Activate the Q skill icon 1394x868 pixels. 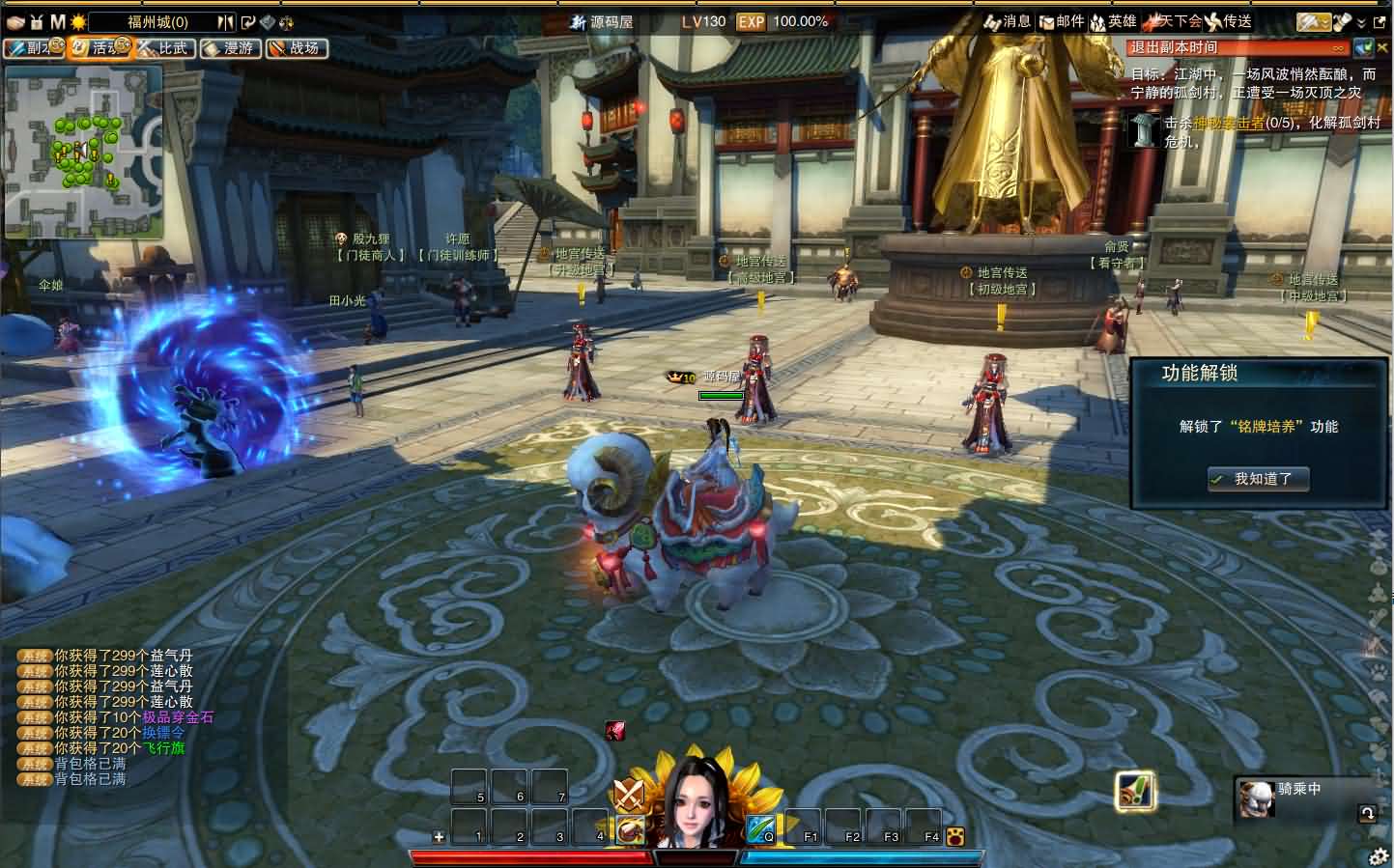click(x=760, y=828)
